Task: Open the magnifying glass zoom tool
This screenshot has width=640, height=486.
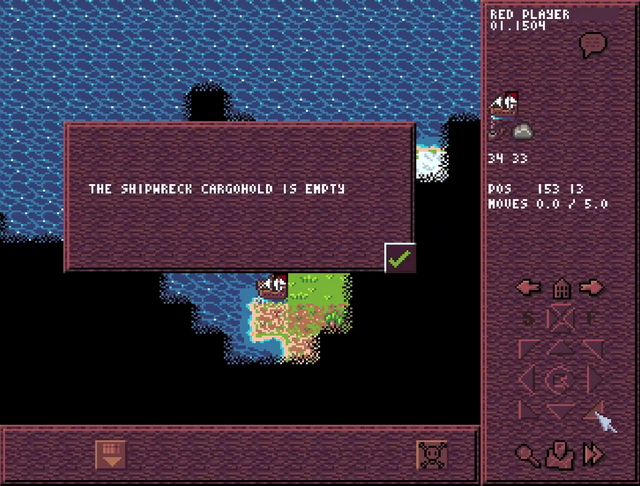Action: (528, 455)
